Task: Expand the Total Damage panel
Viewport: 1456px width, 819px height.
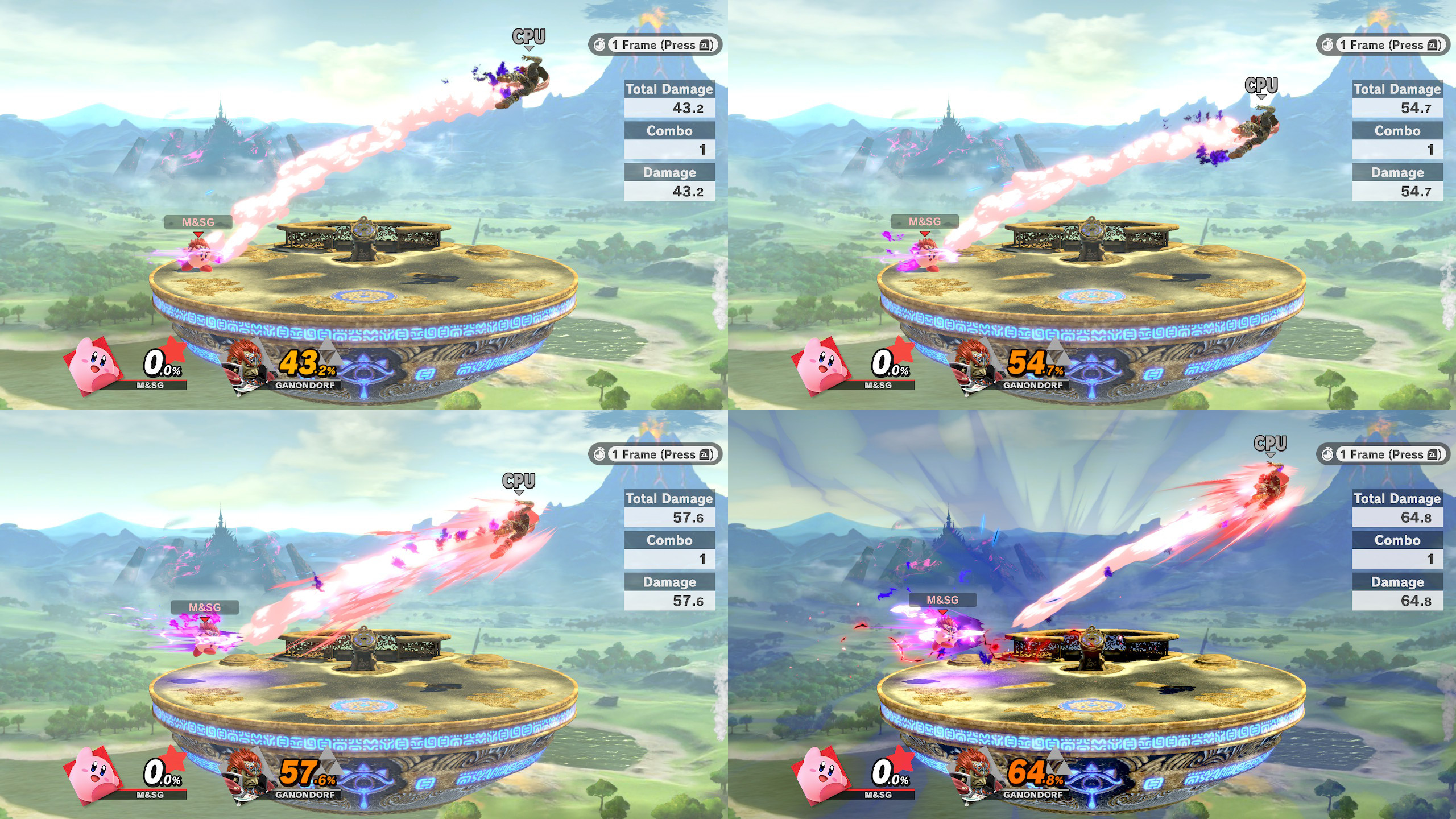Action: coord(669,89)
